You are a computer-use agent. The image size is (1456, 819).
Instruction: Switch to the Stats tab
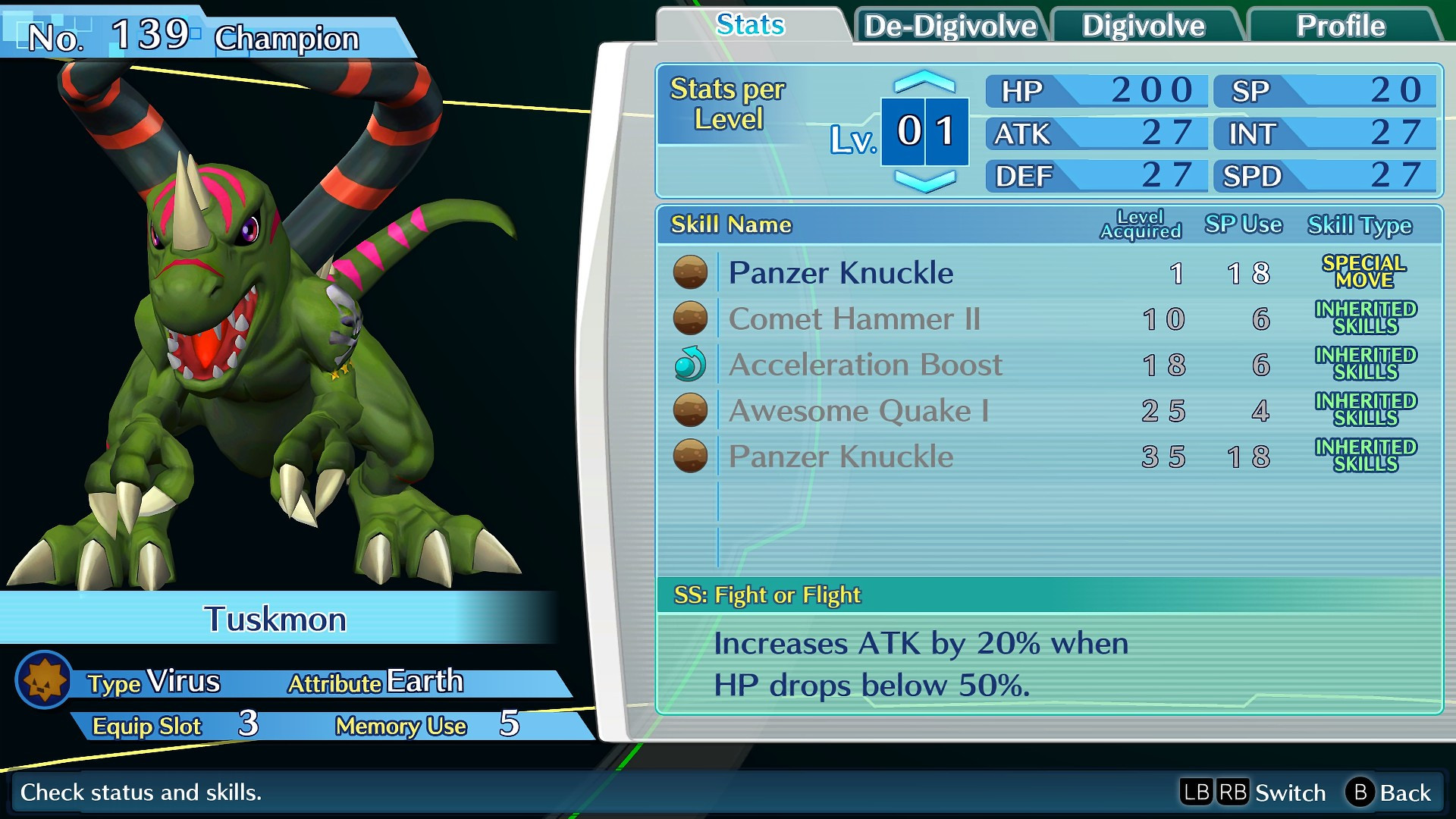[x=750, y=26]
